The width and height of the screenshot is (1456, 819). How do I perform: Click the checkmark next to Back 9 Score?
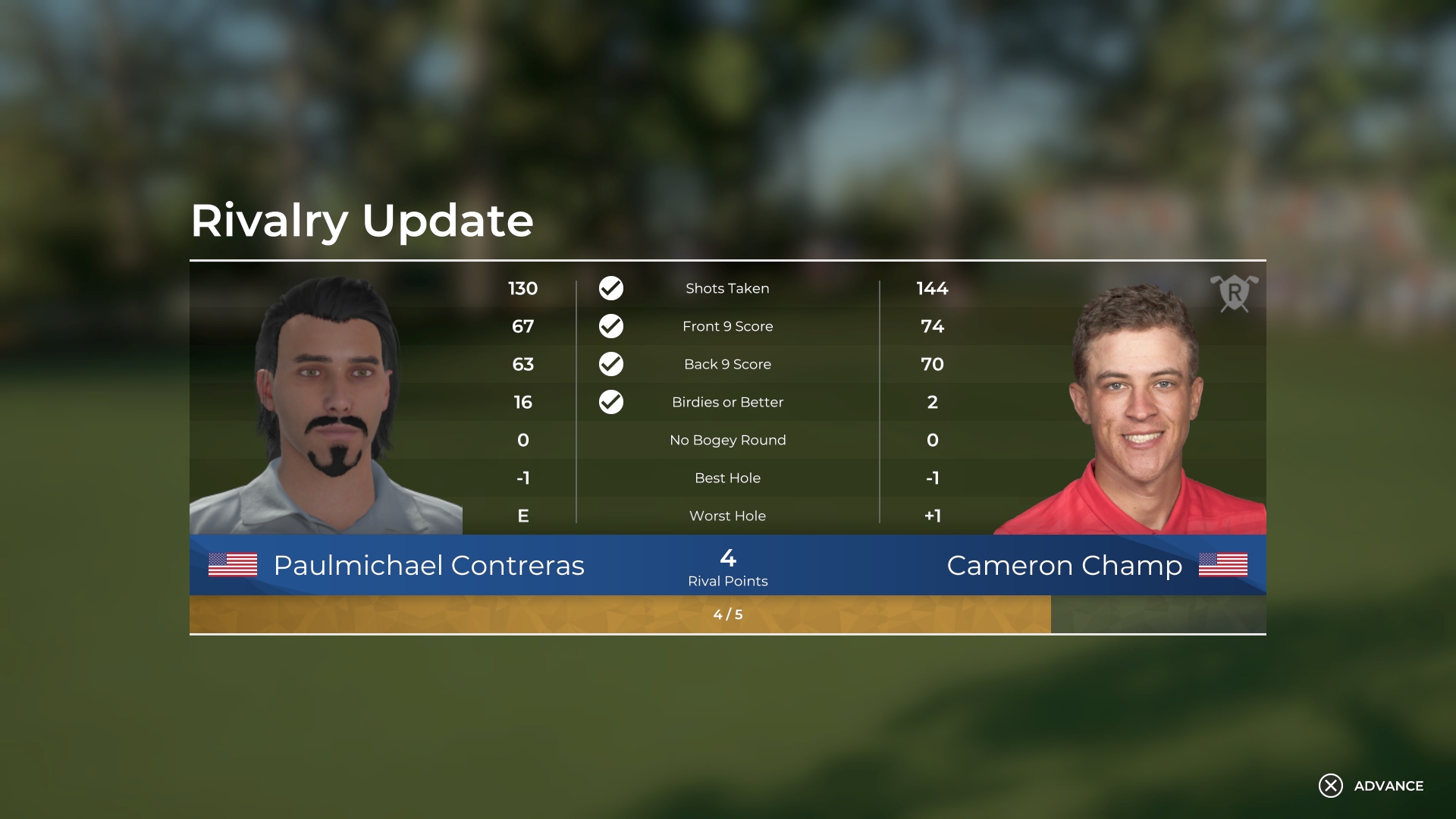coord(611,364)
